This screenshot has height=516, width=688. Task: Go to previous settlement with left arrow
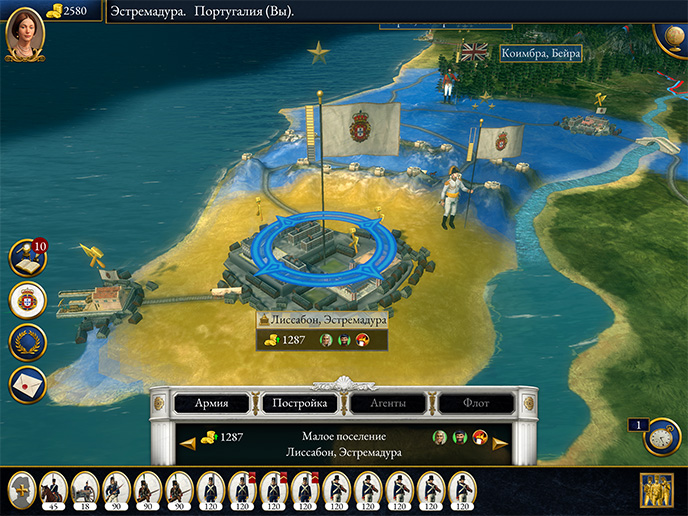click(186, 442)
